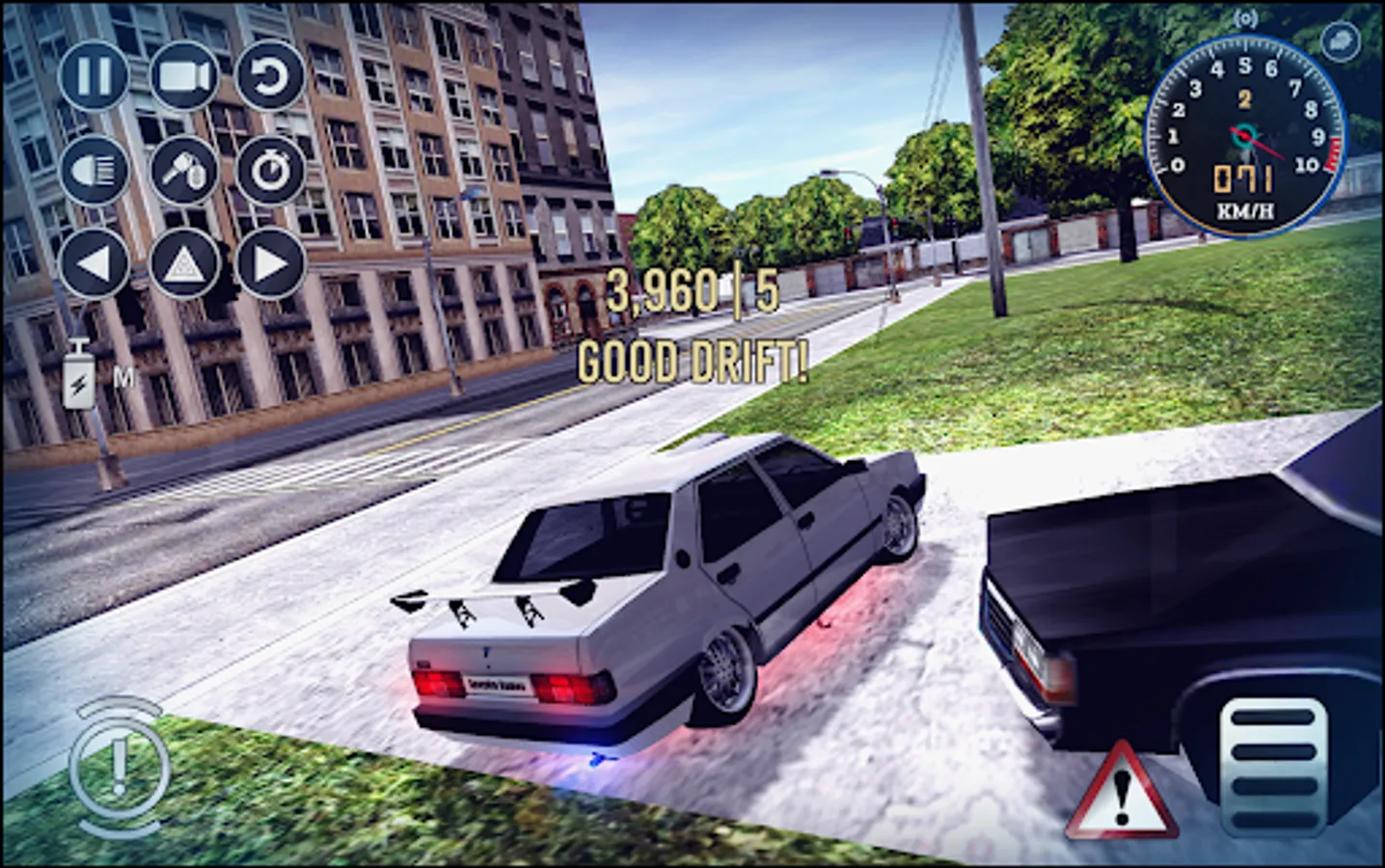Turn the ignition with the key icon
1385x868 pixels.
pyautogui.click(x=183, y=170)
